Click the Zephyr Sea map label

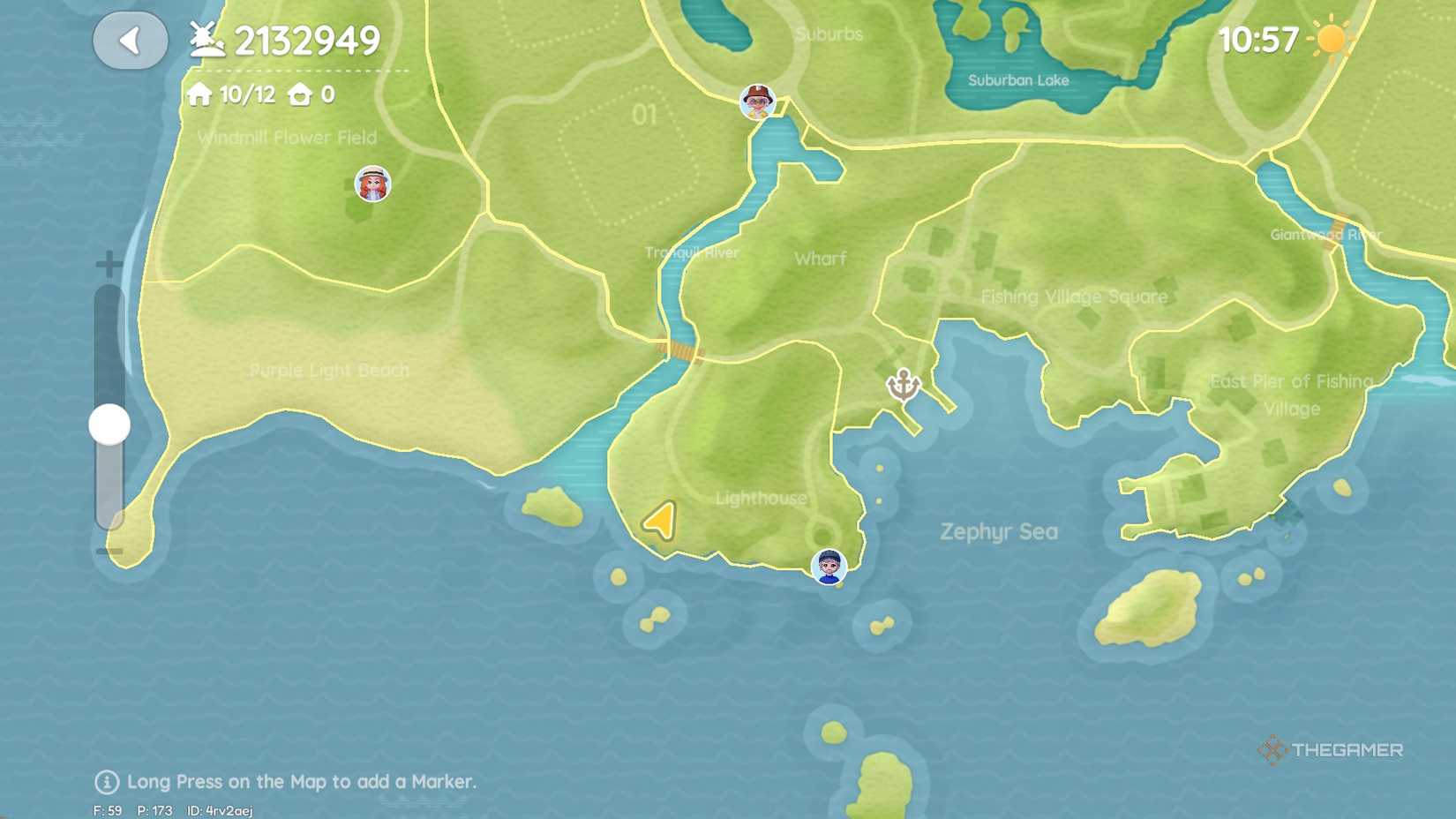coord(1001,532)
